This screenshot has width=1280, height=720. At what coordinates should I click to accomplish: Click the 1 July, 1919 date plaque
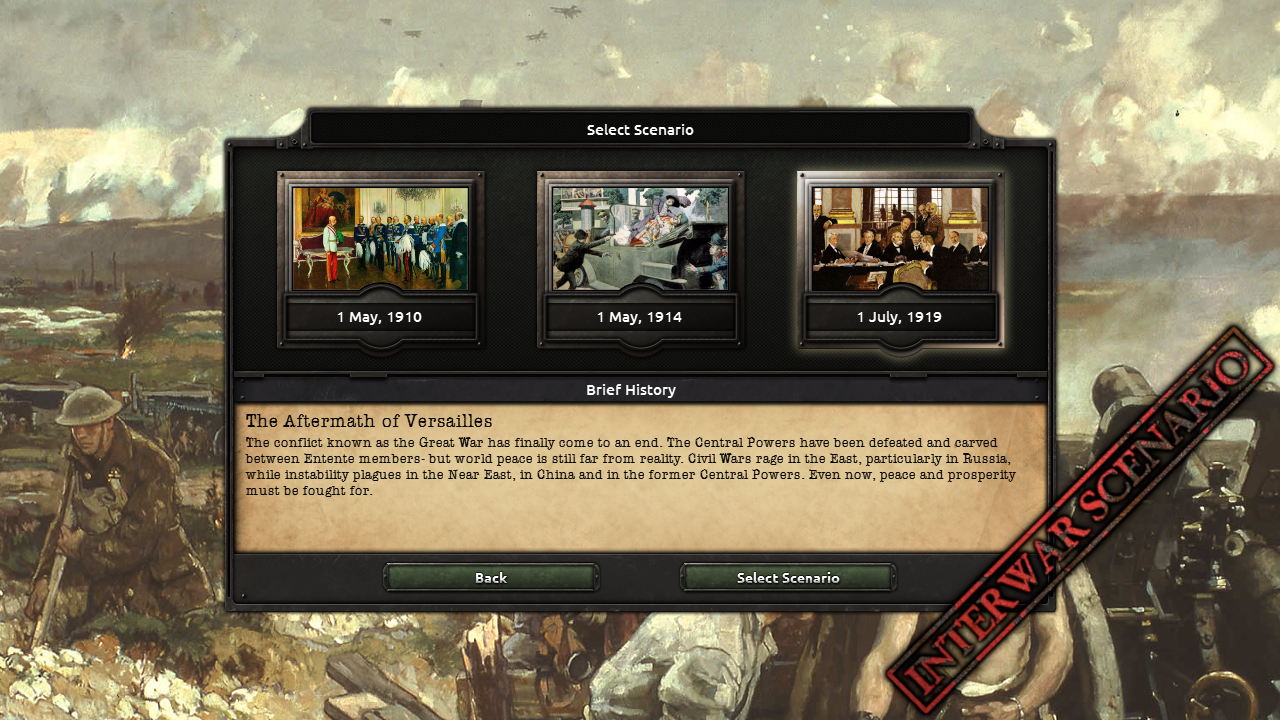click(901, 317)
